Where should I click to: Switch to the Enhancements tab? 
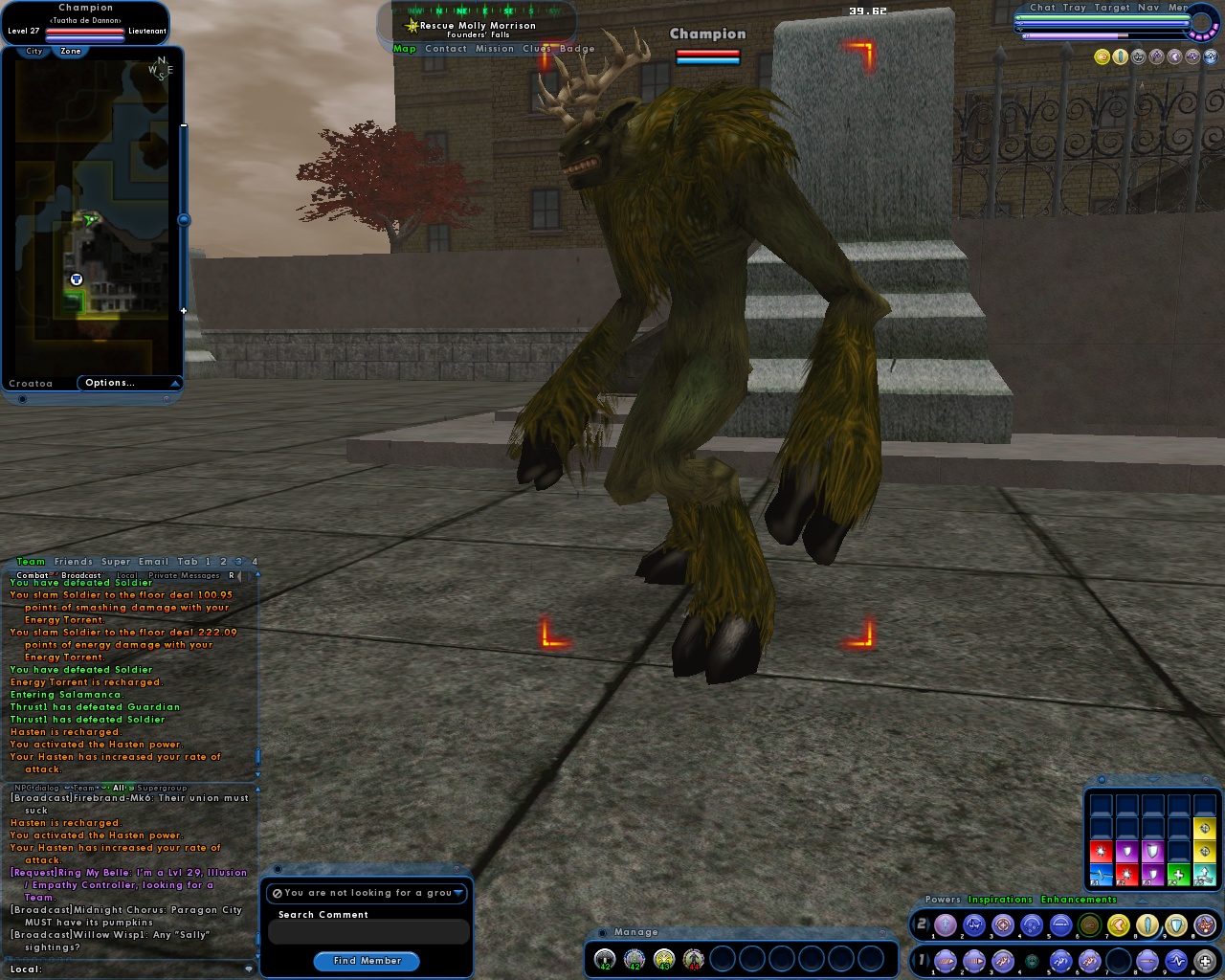[1078, 900]
